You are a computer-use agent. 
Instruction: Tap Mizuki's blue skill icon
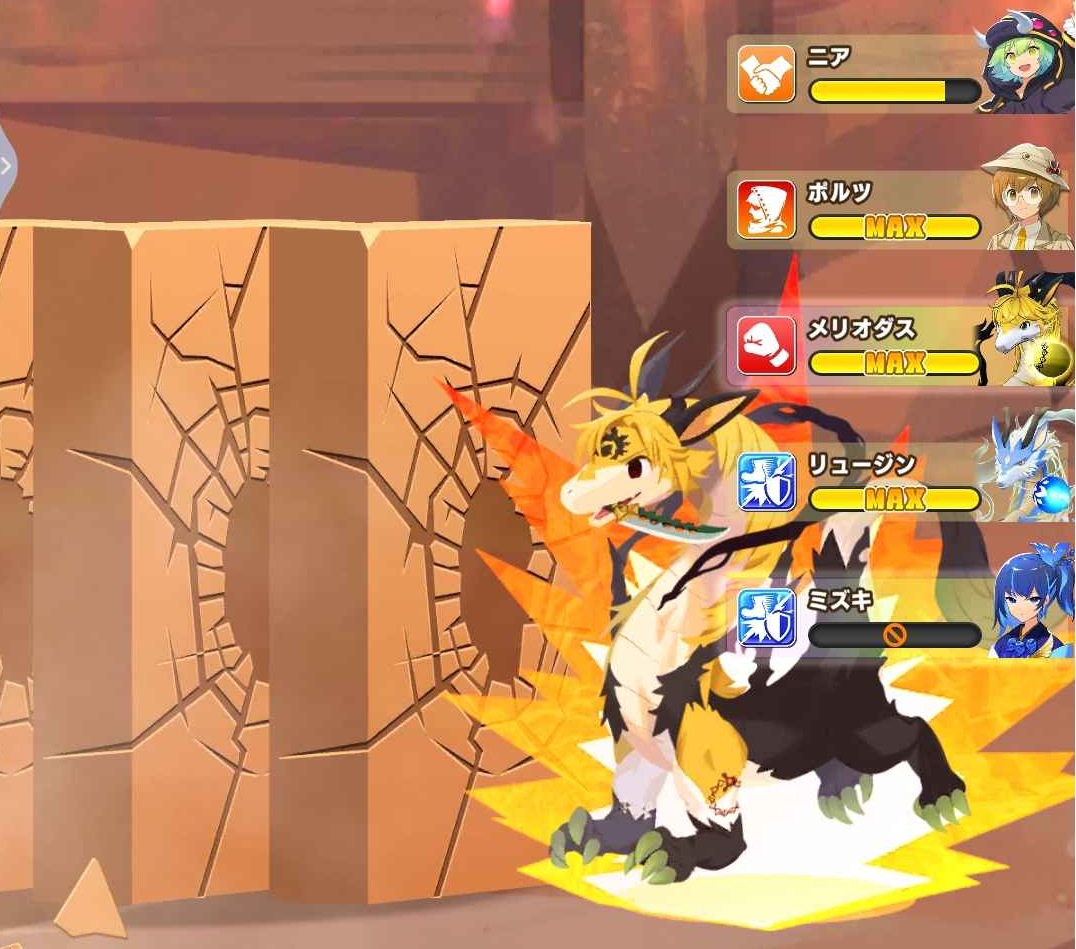[766, 617]
